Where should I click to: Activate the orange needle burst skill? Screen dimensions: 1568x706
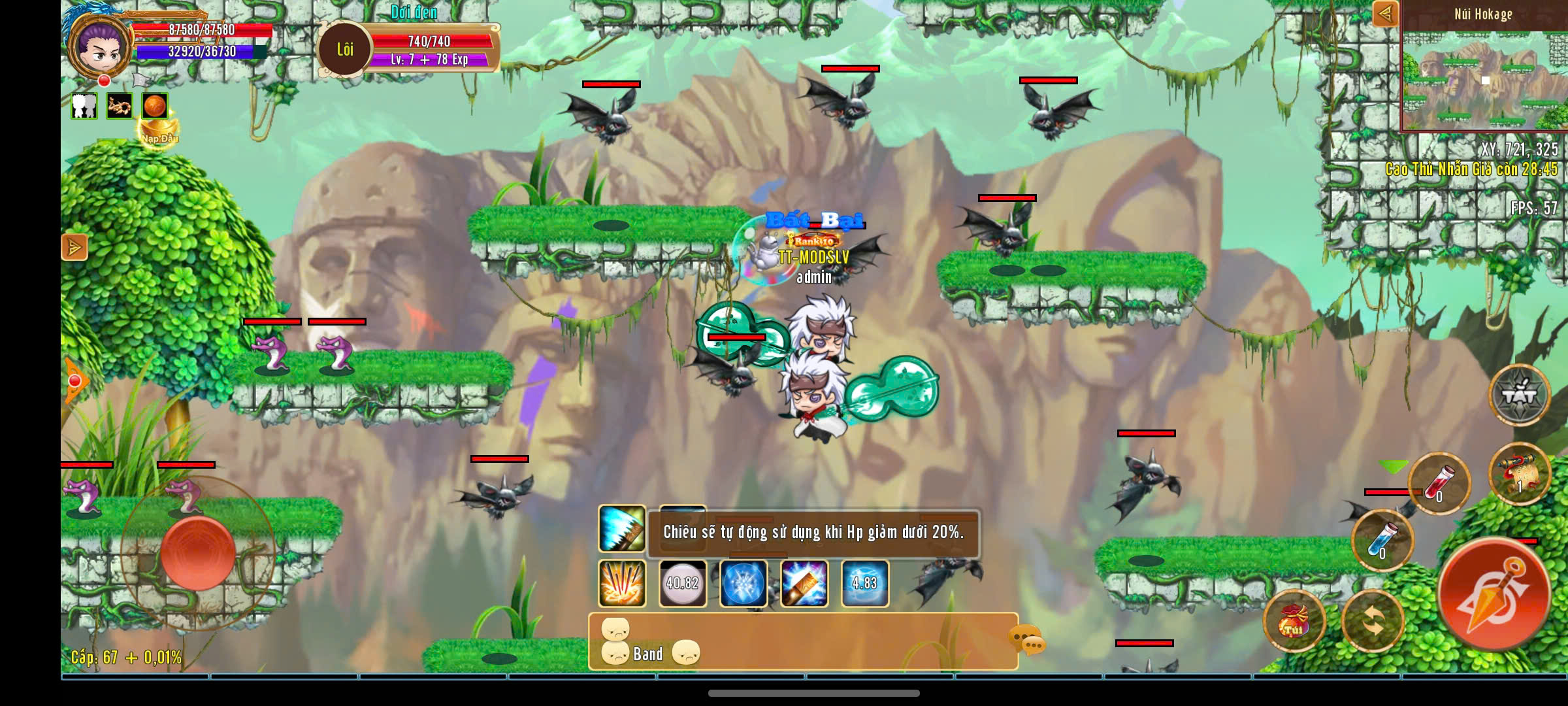click(x=621, y=583)
